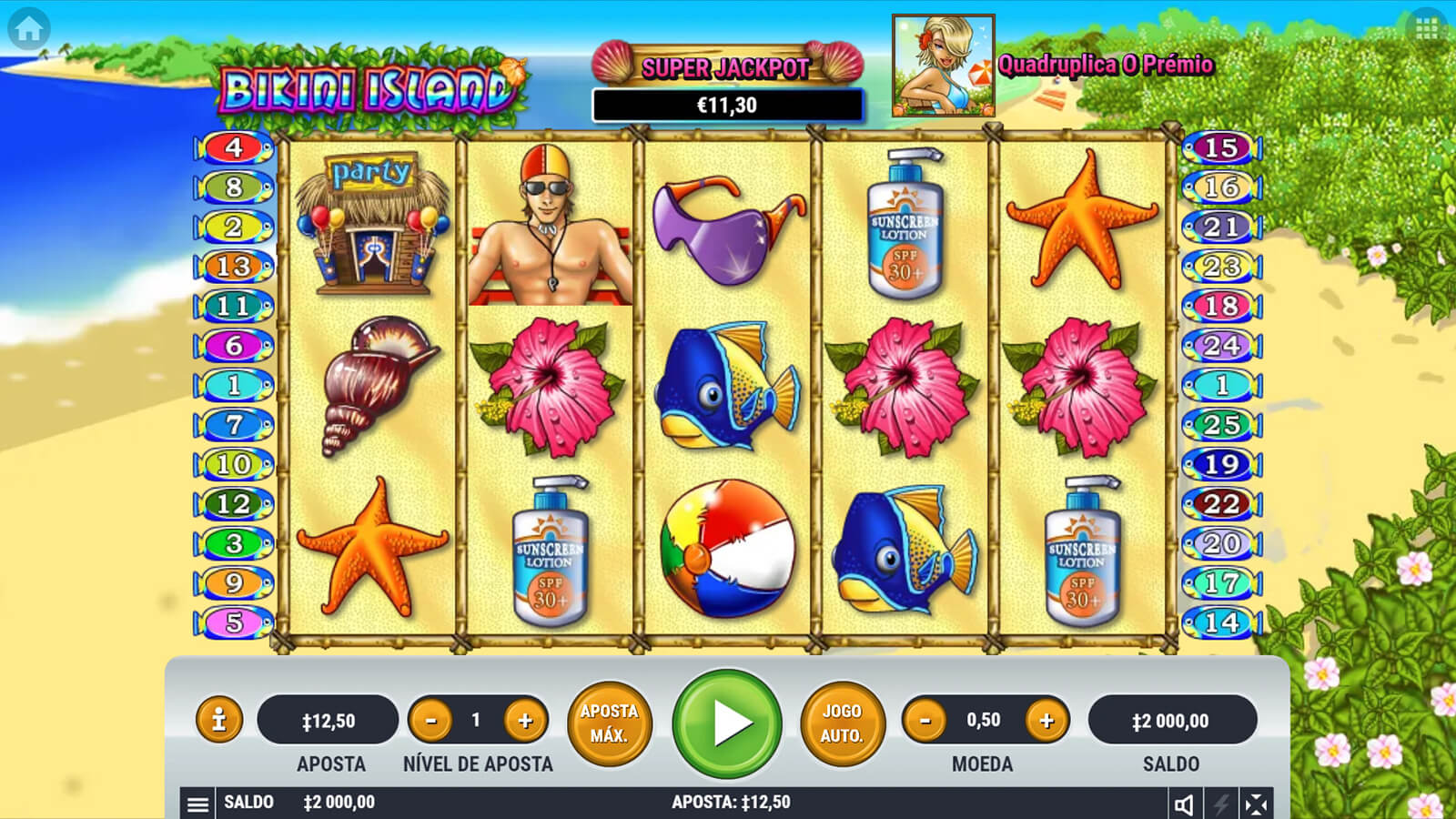
Task: Increase the Nível de Aposta
Action: 525,721
